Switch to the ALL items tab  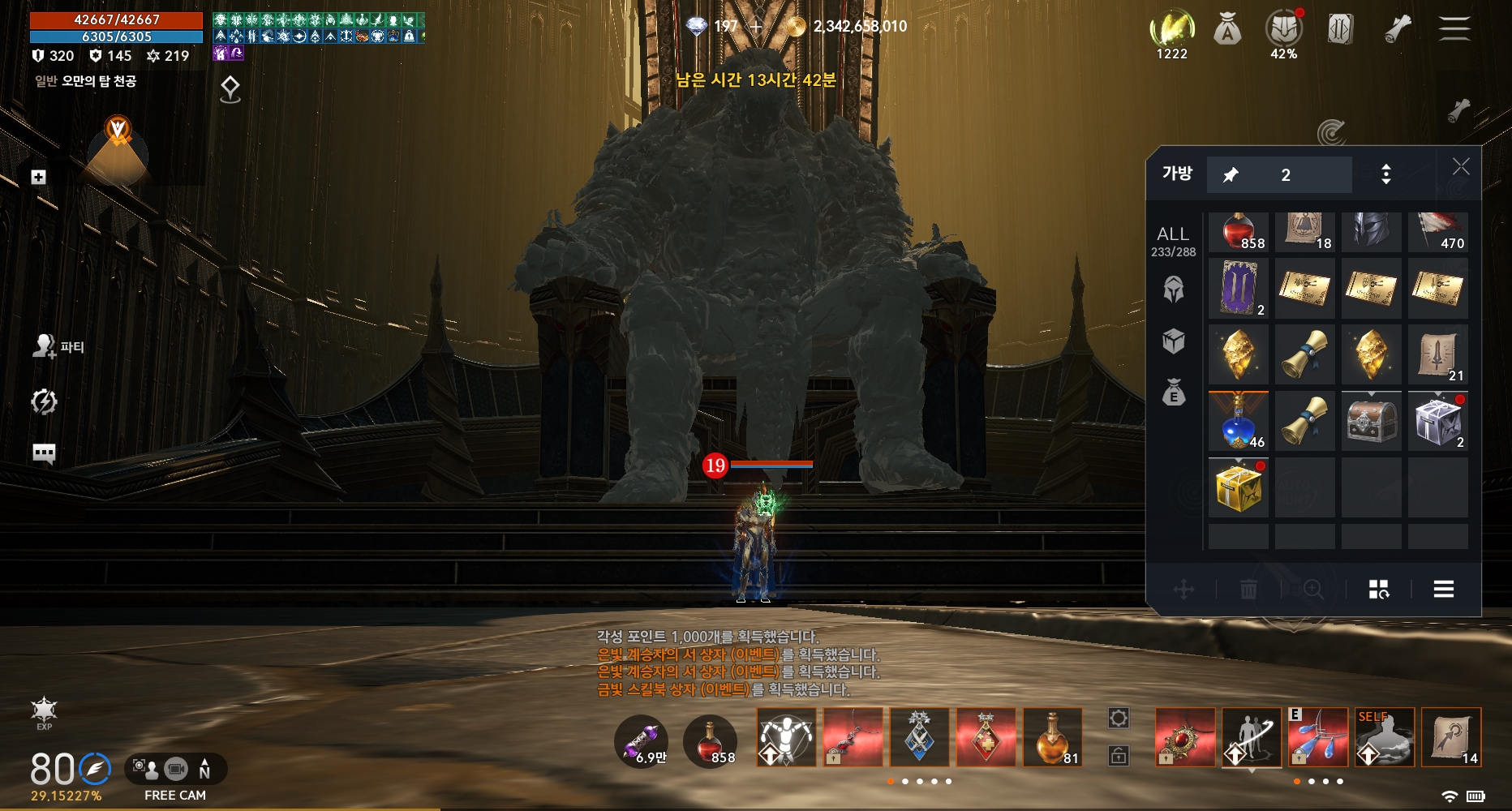(x=1173, y=241)
